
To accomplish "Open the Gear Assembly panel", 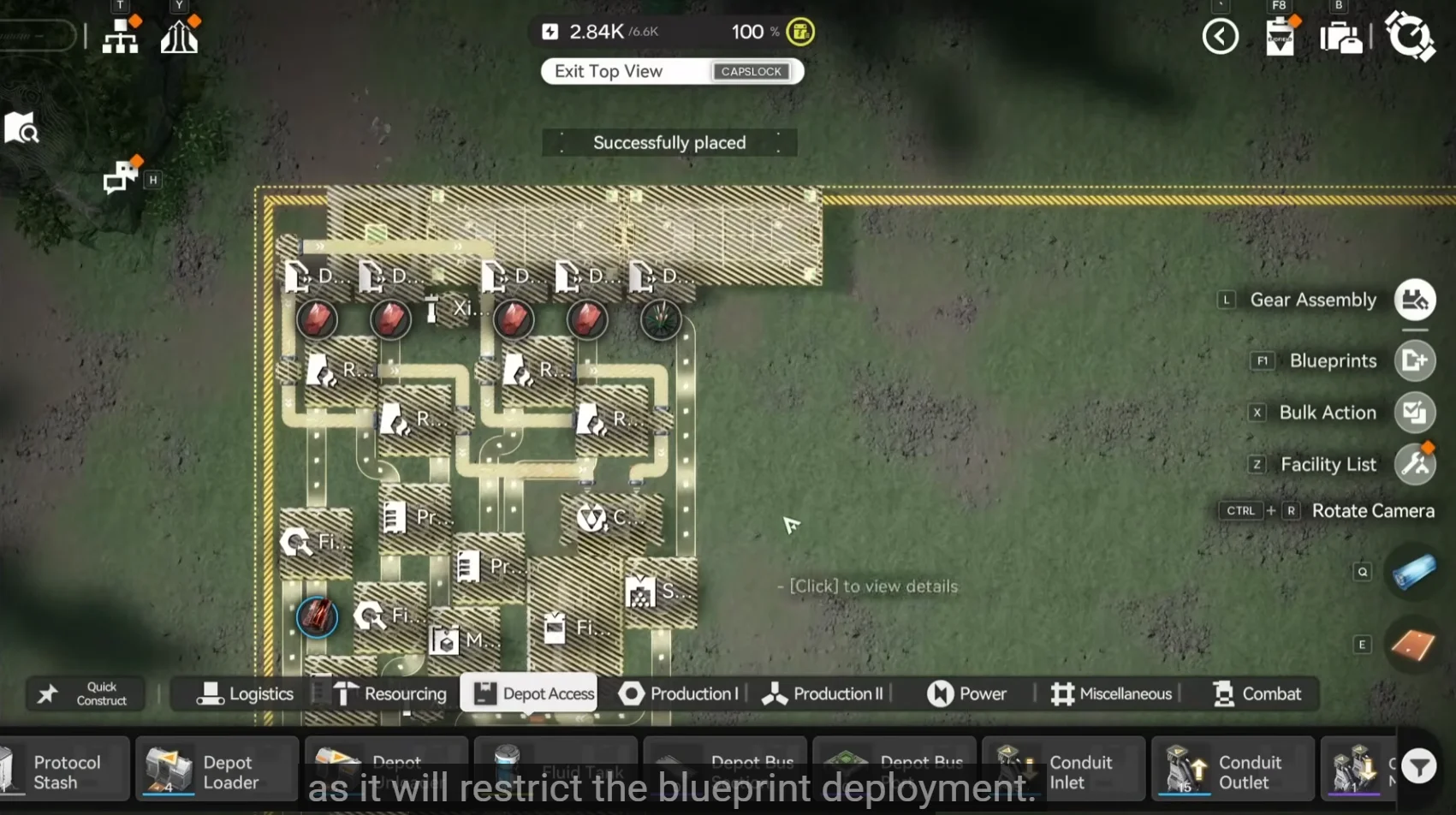I will [1413, 300].
